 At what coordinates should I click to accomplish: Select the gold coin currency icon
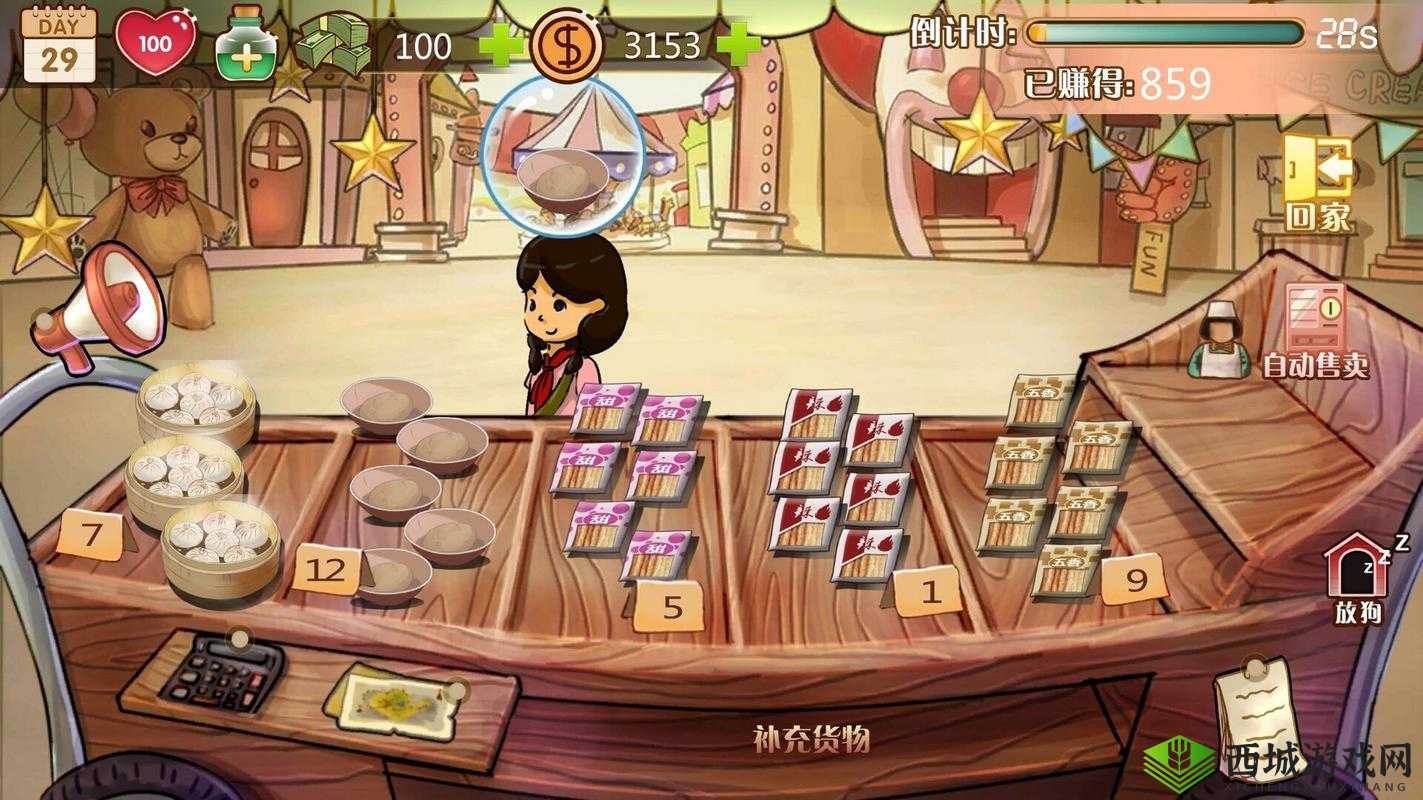(568, 42)
